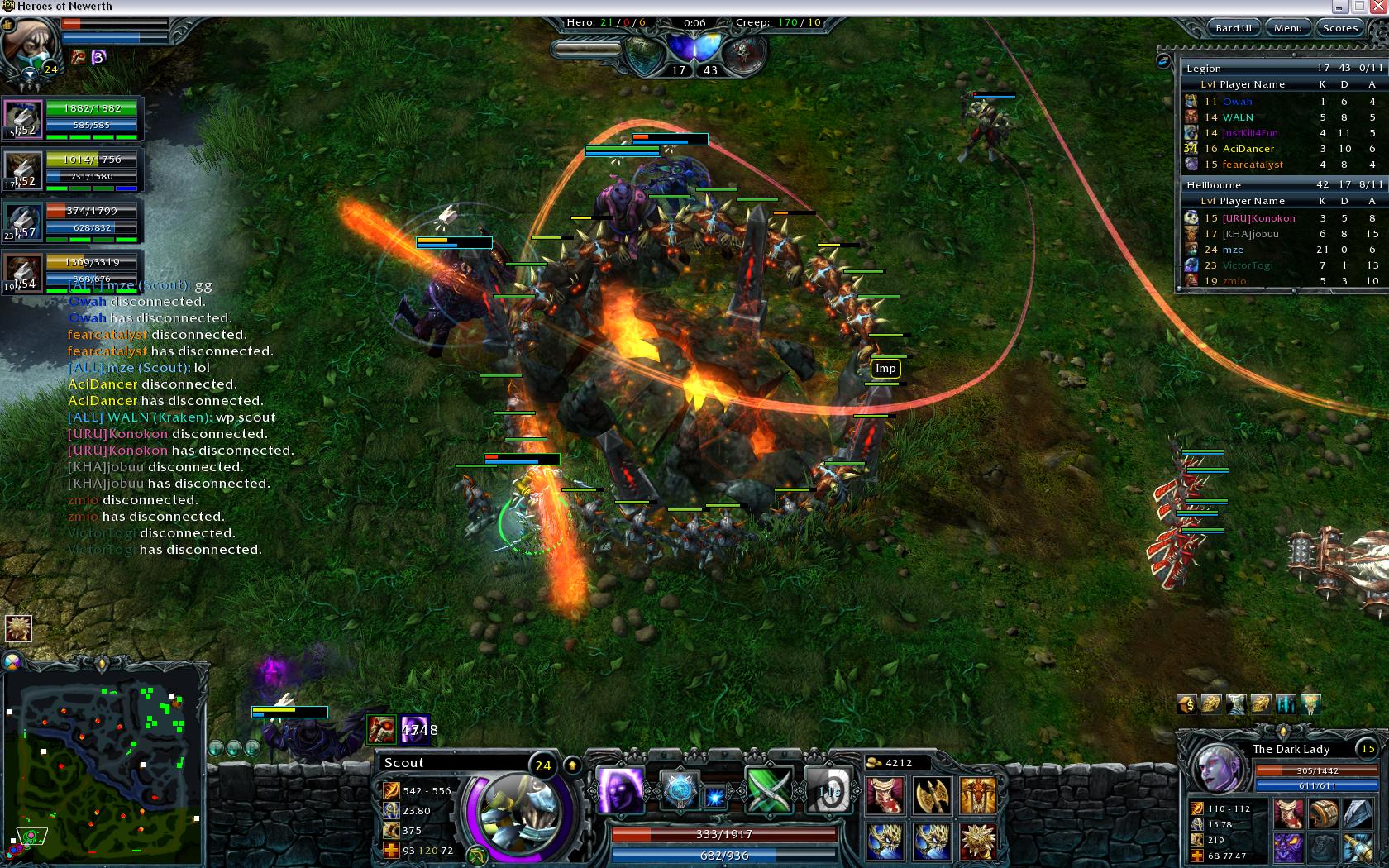Select mze in the Hellbourne scoreboard

point(1232,250)
